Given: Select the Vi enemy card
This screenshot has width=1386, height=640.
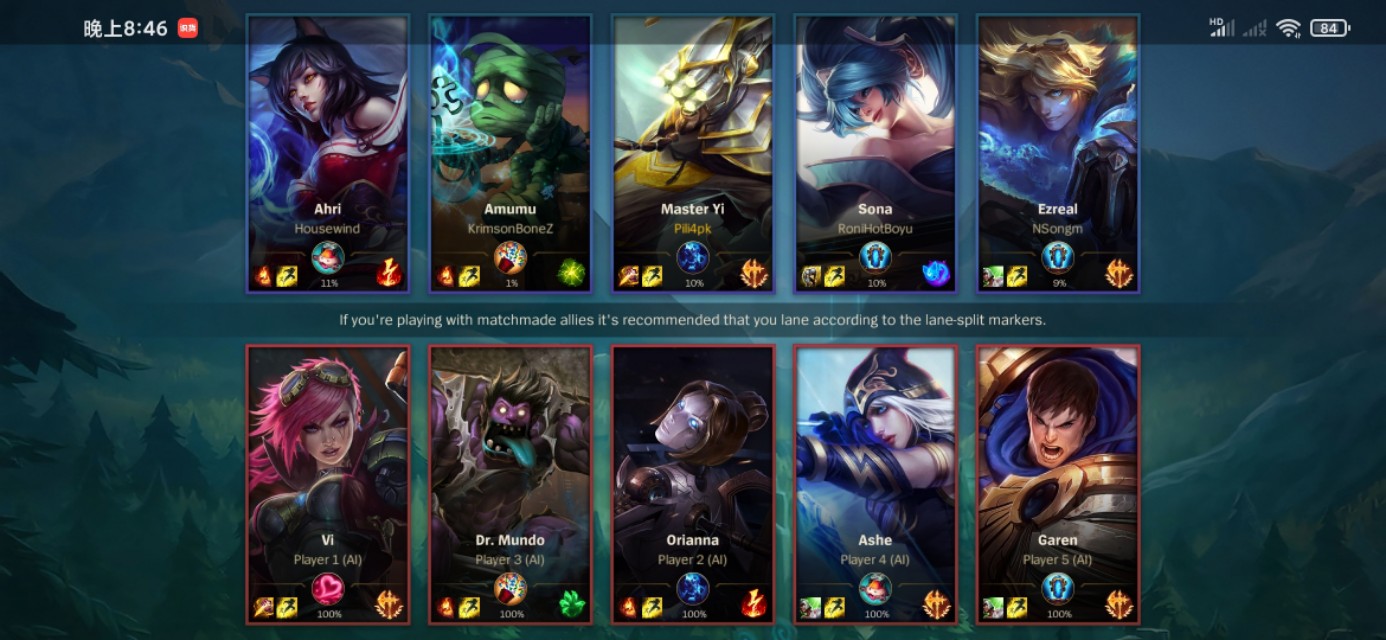Looking at the screenshot, I should 328,484.
